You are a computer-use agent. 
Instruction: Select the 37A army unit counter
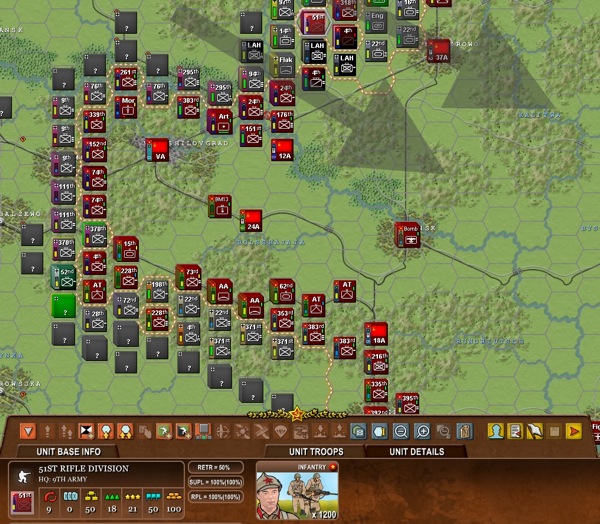pyautogui.click(x=440, y=50)
